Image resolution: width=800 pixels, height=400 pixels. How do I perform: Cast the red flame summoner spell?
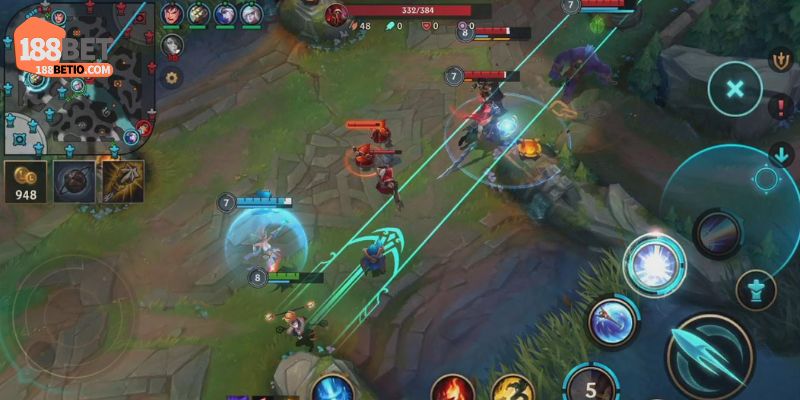[x=452, y=390]
